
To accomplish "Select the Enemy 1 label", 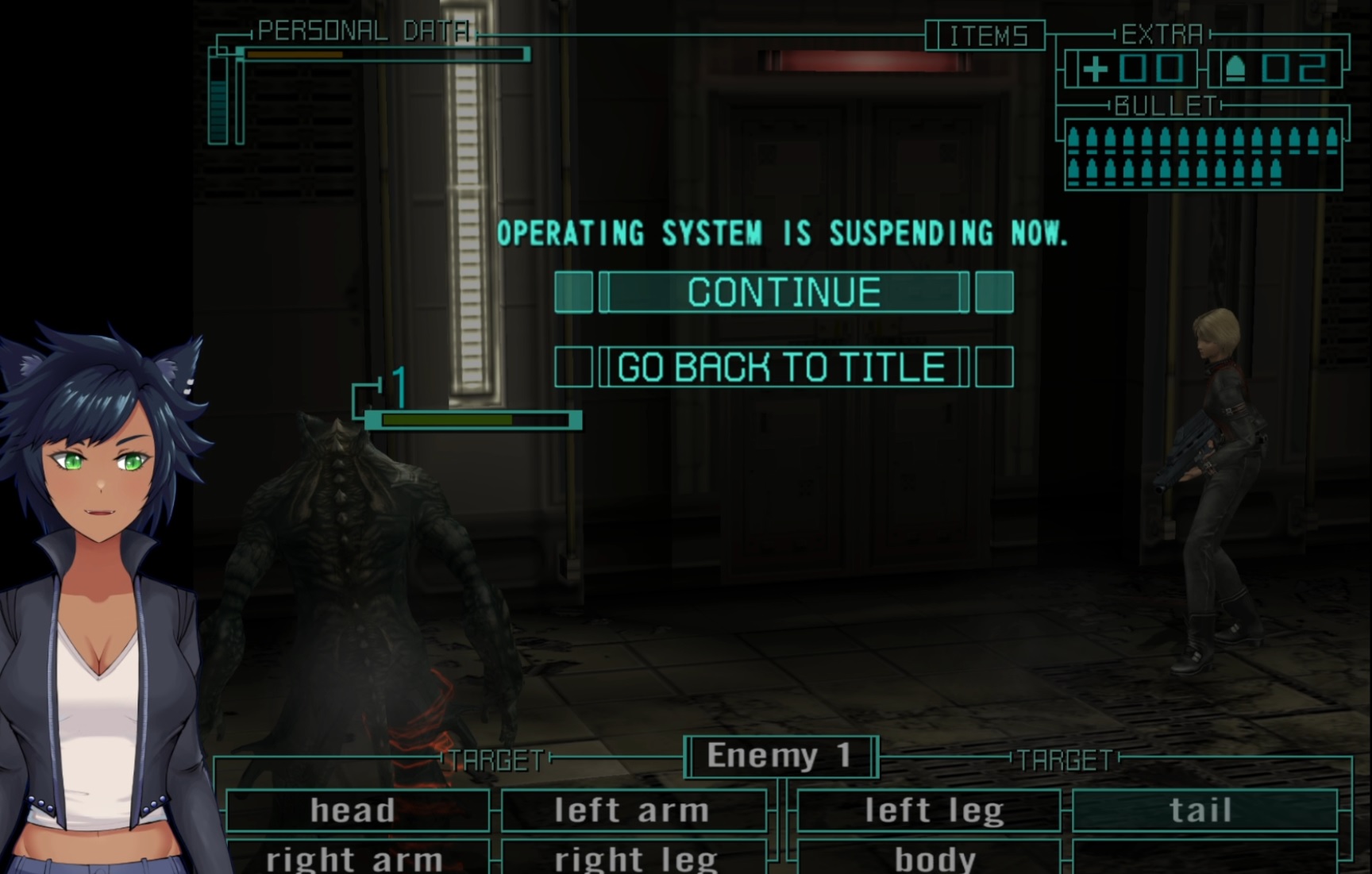I will (780, 757).
